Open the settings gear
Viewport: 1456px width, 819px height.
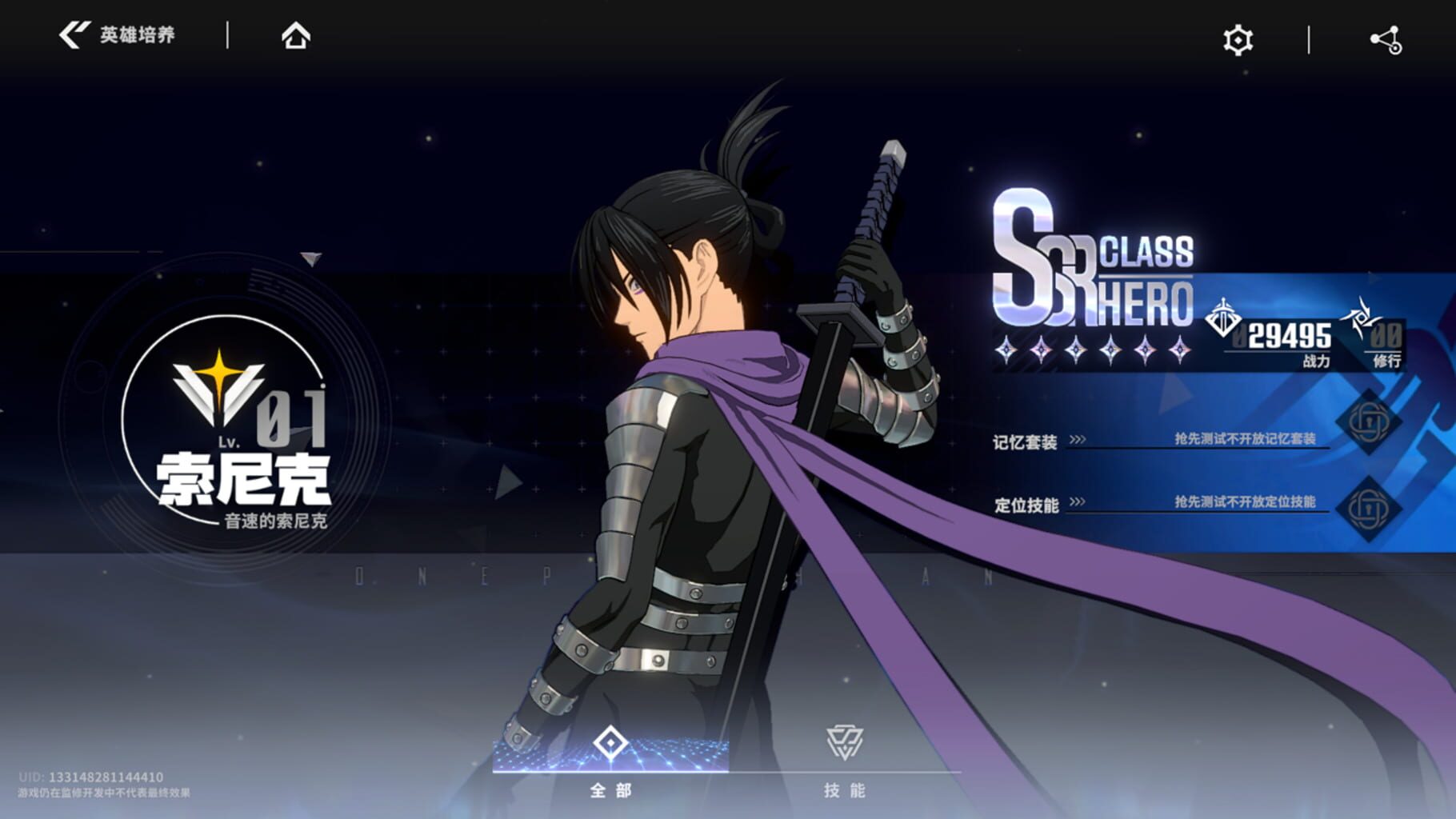[1237, 38]
